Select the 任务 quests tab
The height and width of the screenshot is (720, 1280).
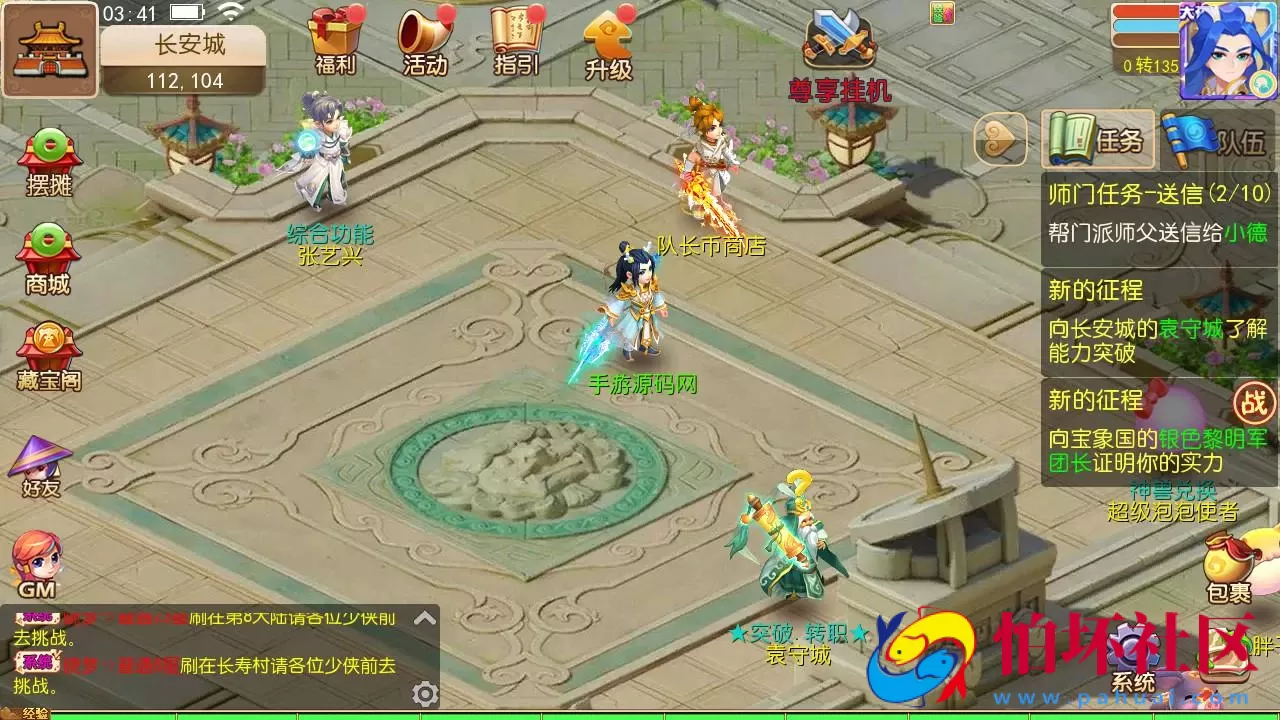click(1100, 140)
